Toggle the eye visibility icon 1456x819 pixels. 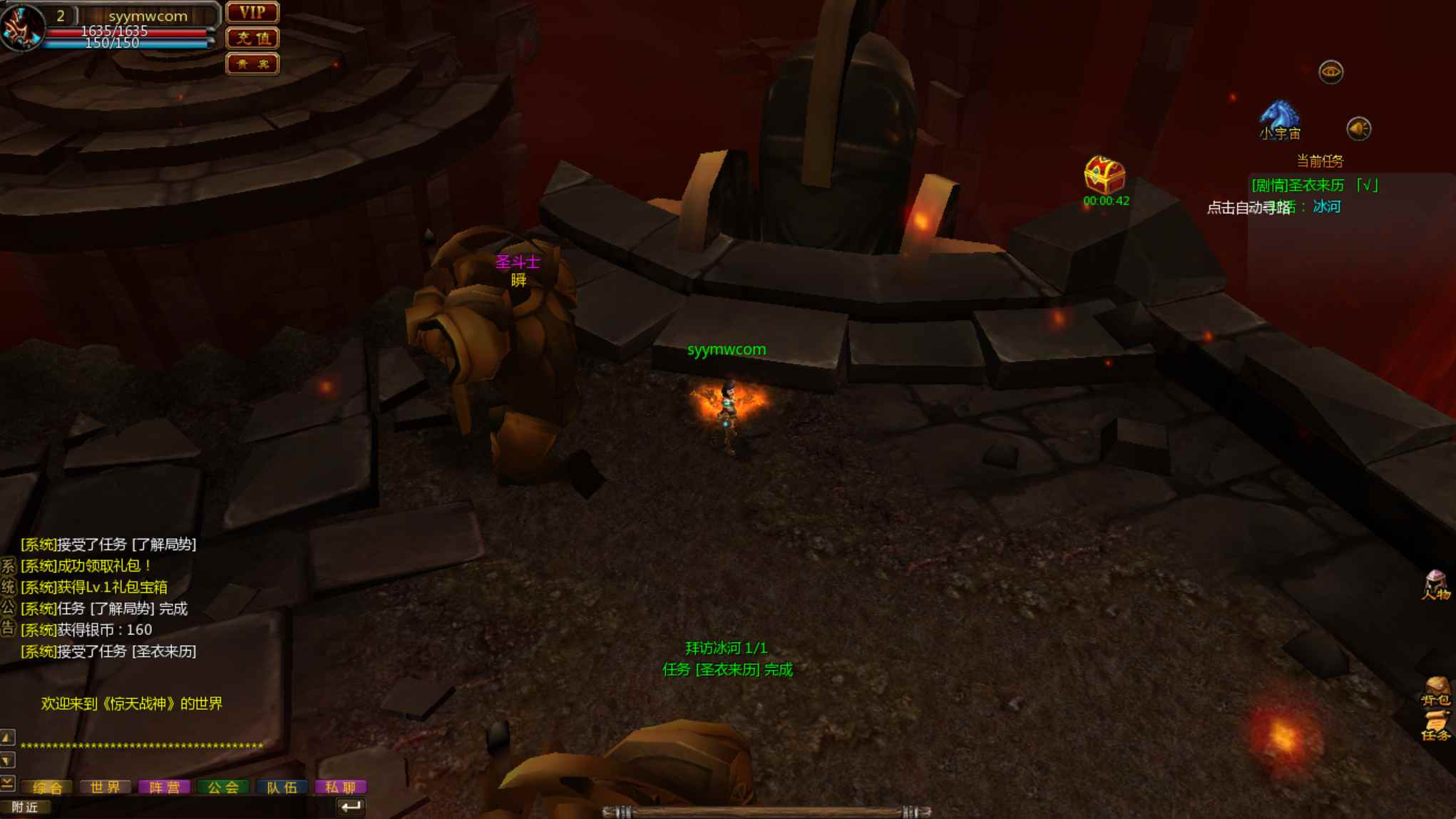pos(1331,72)
